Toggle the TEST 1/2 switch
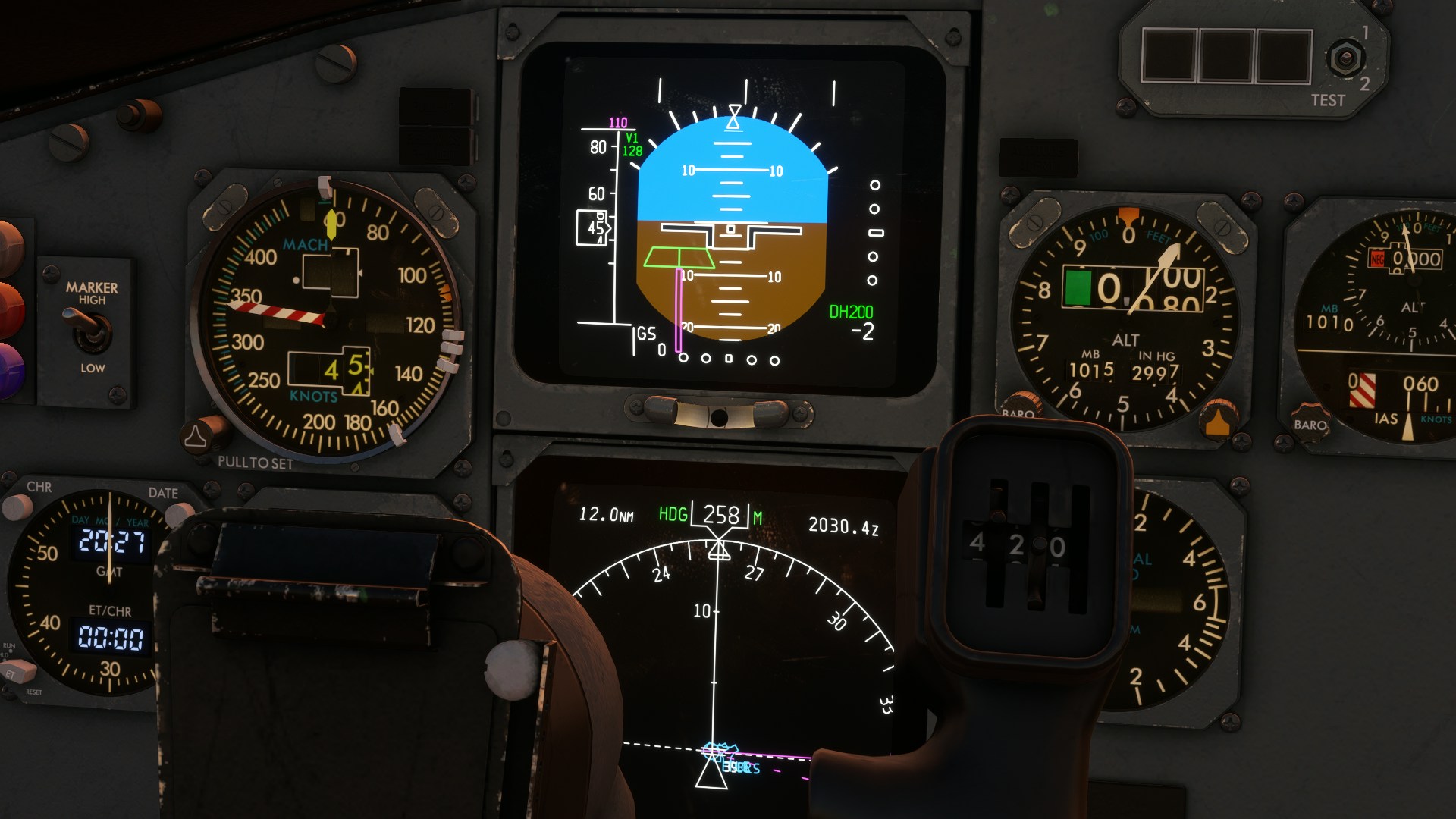Image resolution: width=1456 pixels, height=819 pixels. point(1345,58)
